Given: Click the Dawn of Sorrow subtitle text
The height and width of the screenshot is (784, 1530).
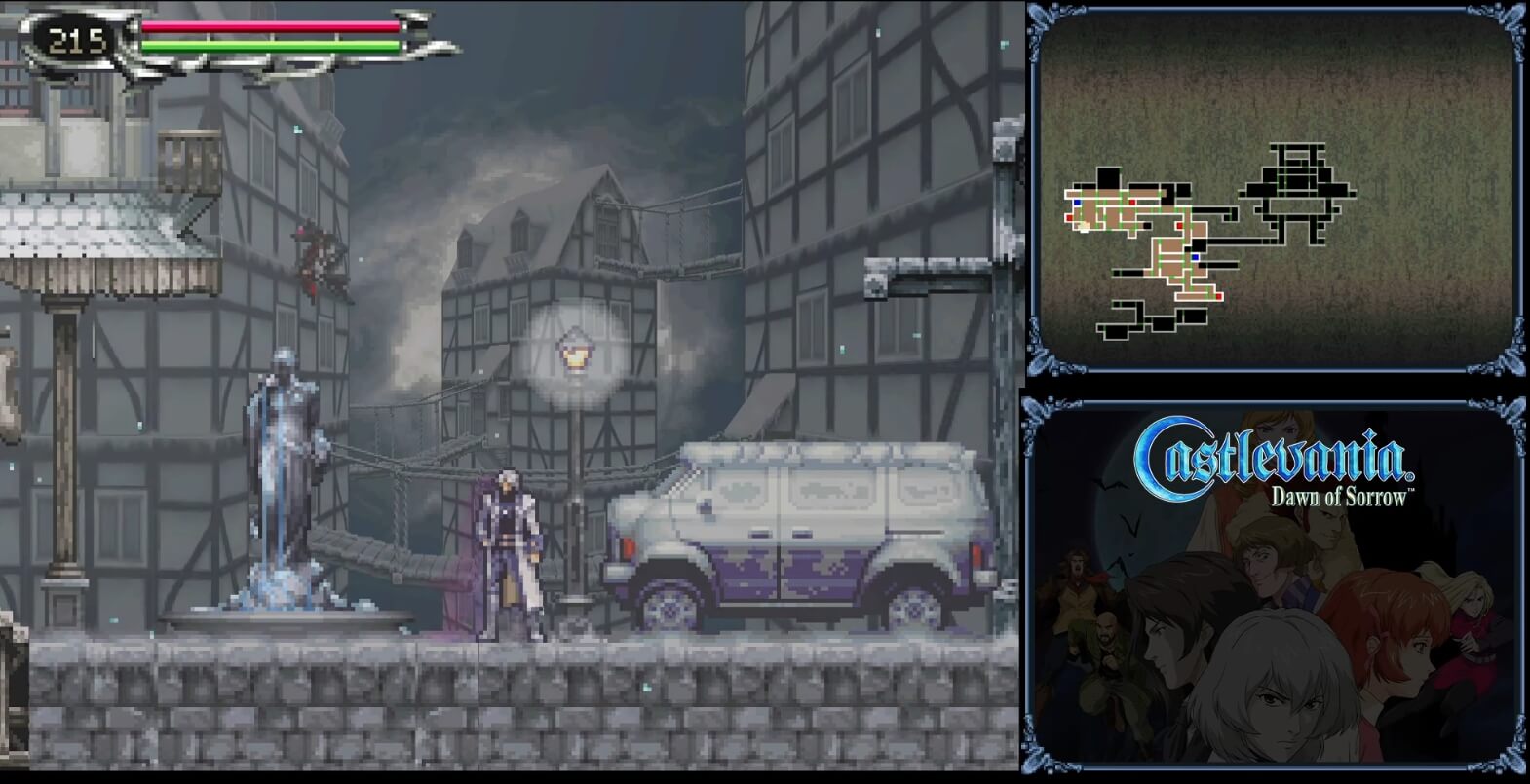Looking at the screenshot, I should tap(1341, 497).
